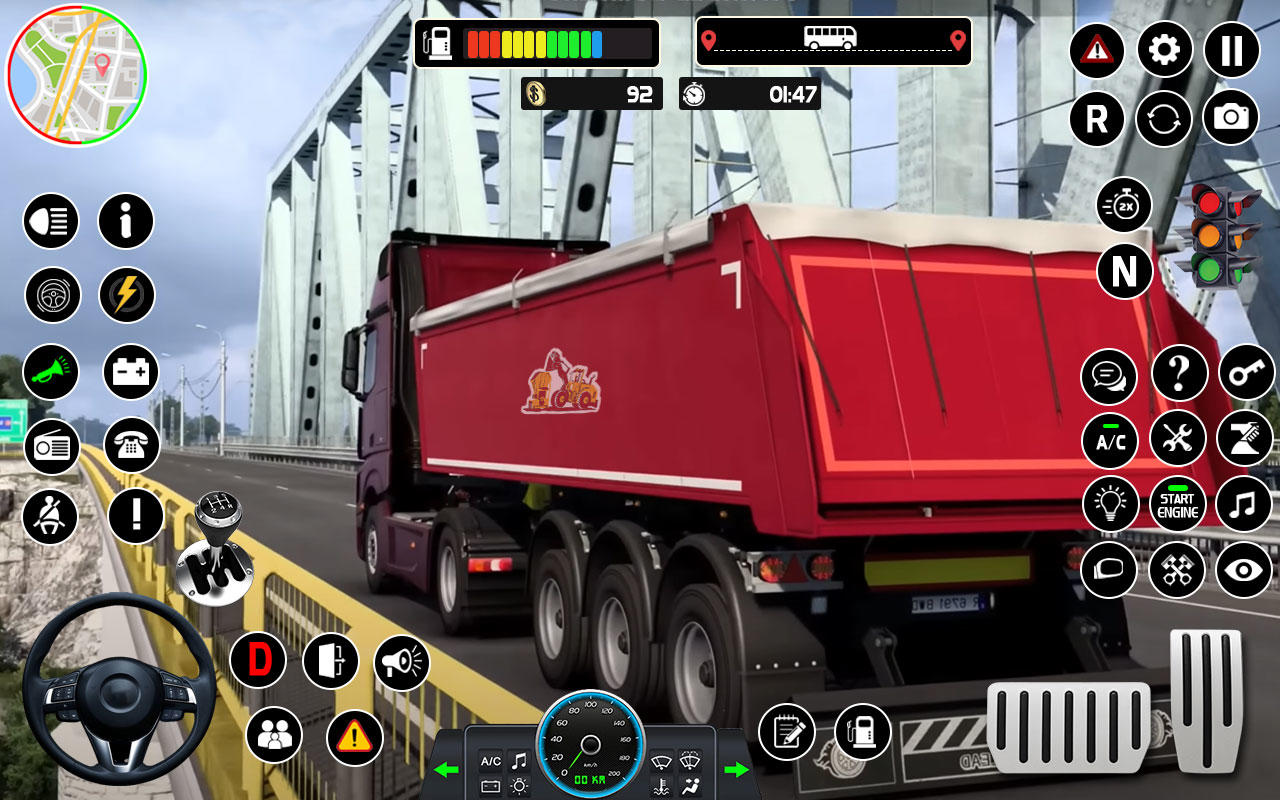Shift gear with the N indicator
Image resolution: width=1280 pixels, height=800 pixels.
(1126, 271)
